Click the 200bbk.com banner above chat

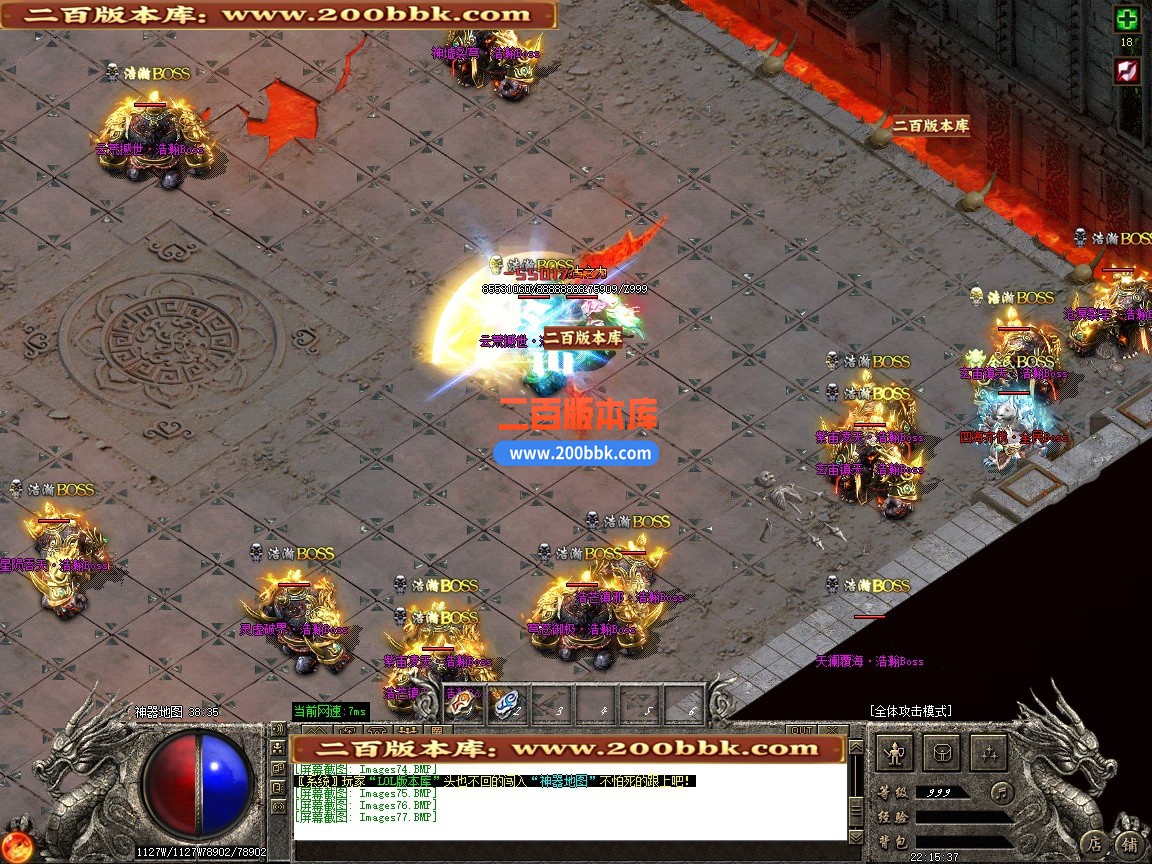[x=567, y=748]
